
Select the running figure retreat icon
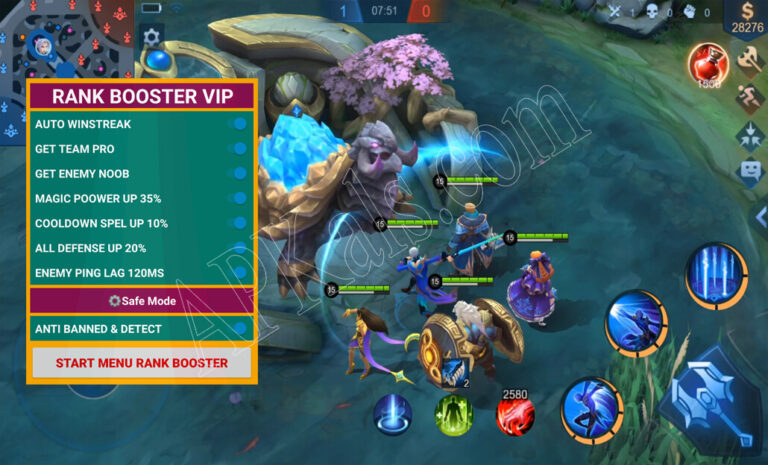[x=749, y=98]
